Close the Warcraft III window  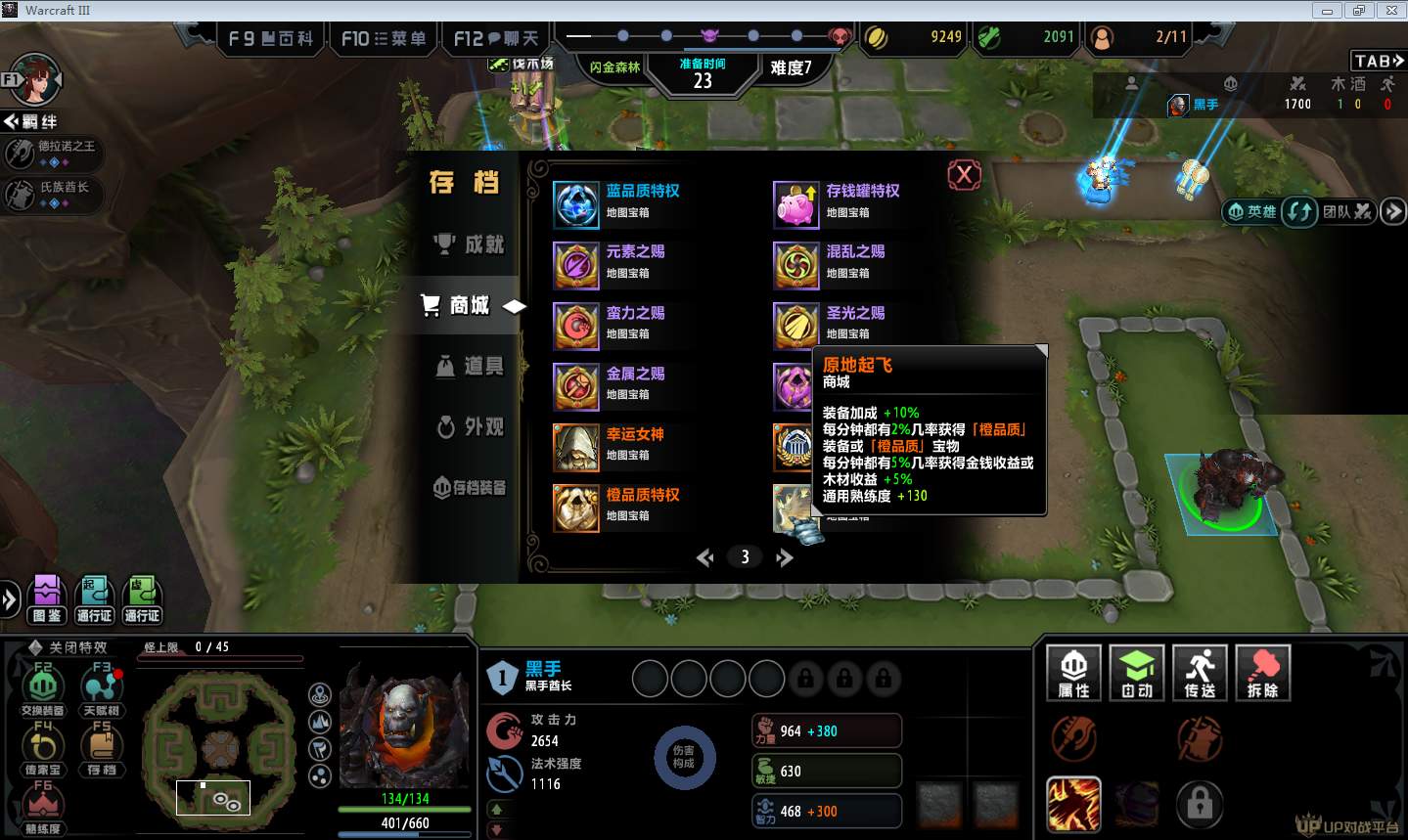click(x=1390, y=11)
